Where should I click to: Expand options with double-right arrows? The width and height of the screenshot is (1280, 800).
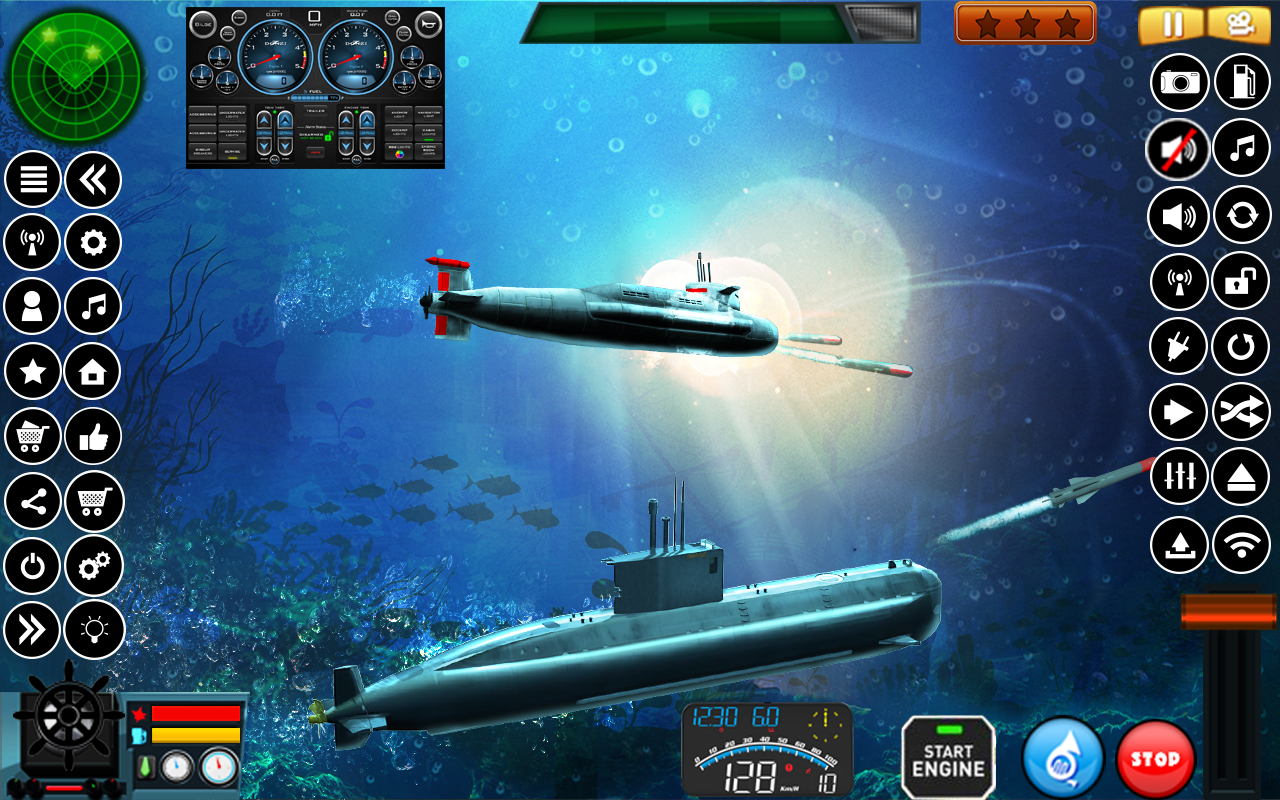coord(32,625)
